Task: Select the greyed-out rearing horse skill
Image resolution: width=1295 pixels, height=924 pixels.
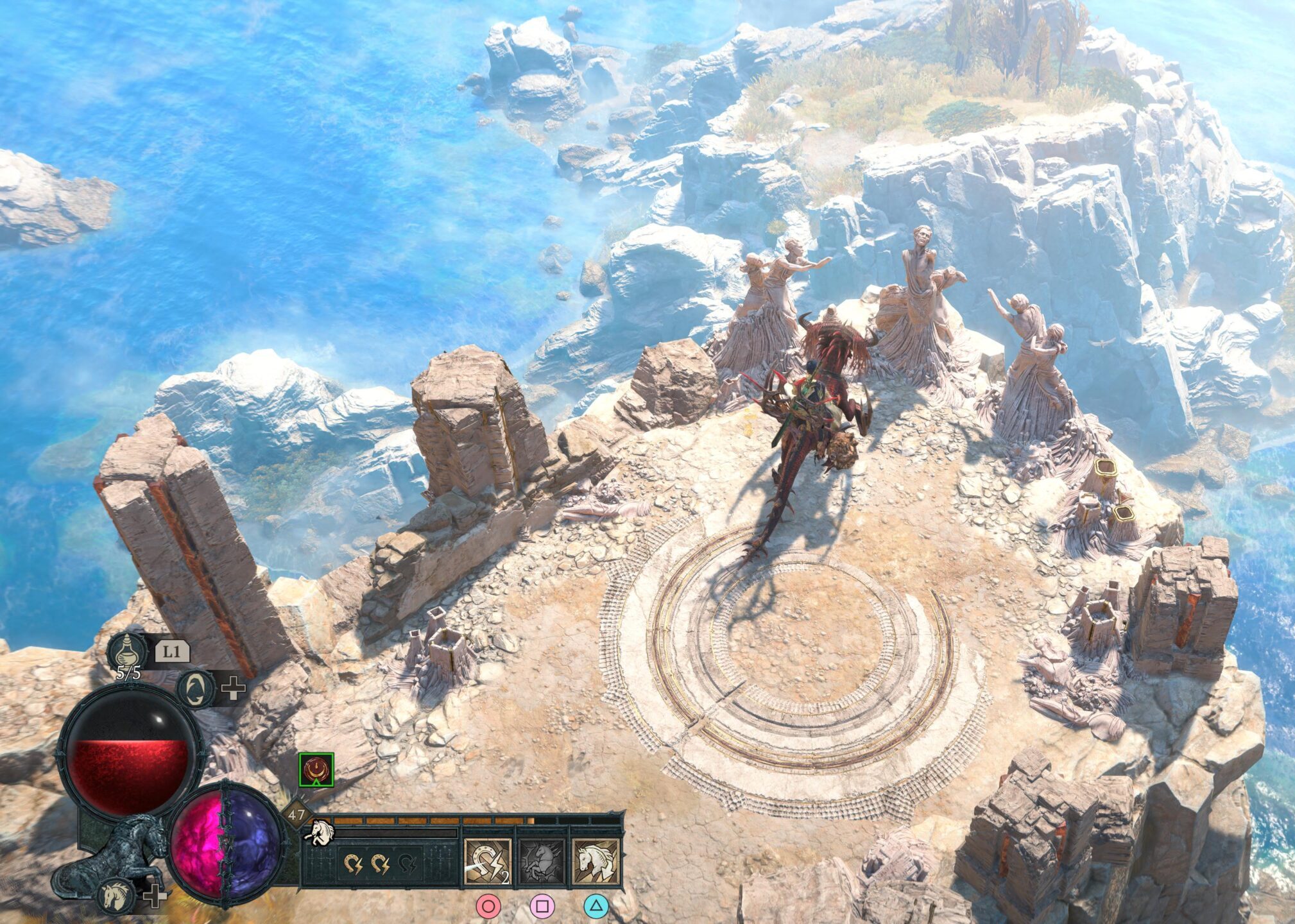Action: 542,862
